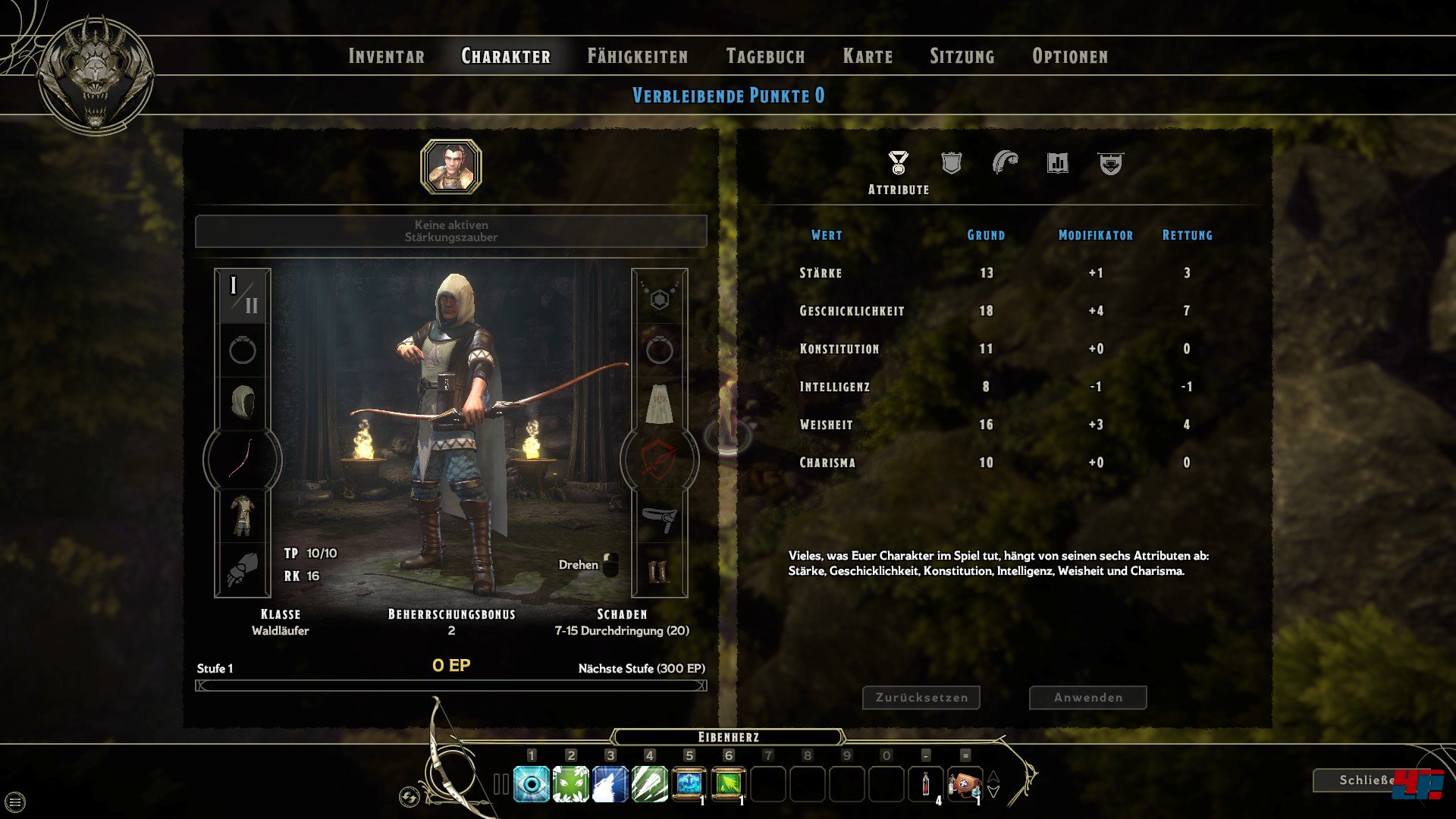Click the Zurücksetzen button
1456x819 pixels.
point(921,698)
